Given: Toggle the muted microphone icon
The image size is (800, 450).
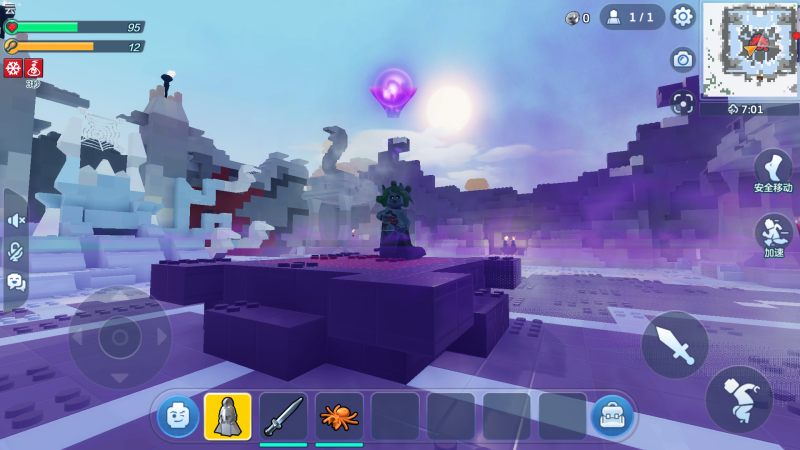Looking at the screenshot, I should (16, 251).
